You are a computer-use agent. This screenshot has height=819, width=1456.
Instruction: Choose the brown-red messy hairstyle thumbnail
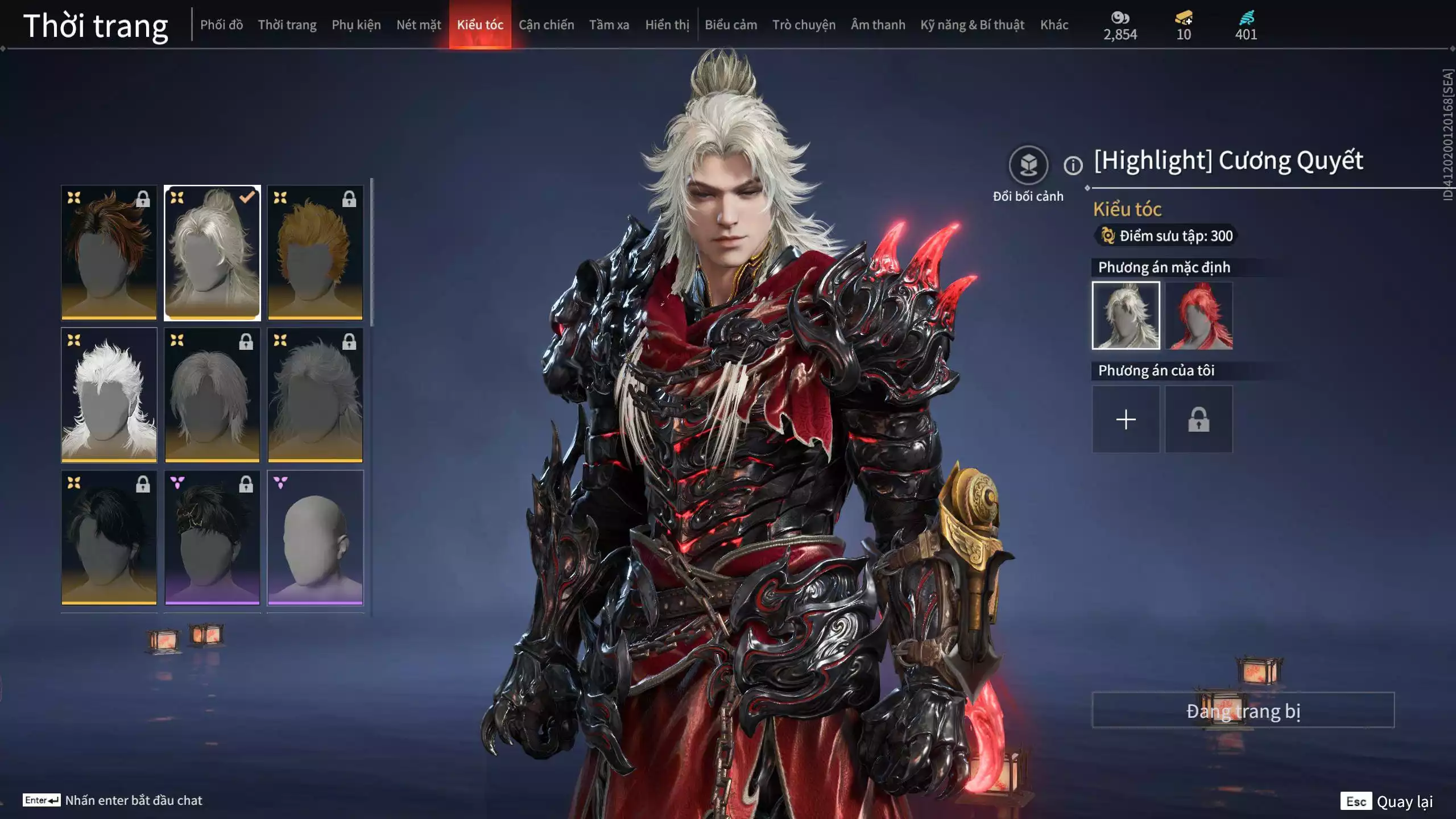pyautogui.click(x=109, y=253)
